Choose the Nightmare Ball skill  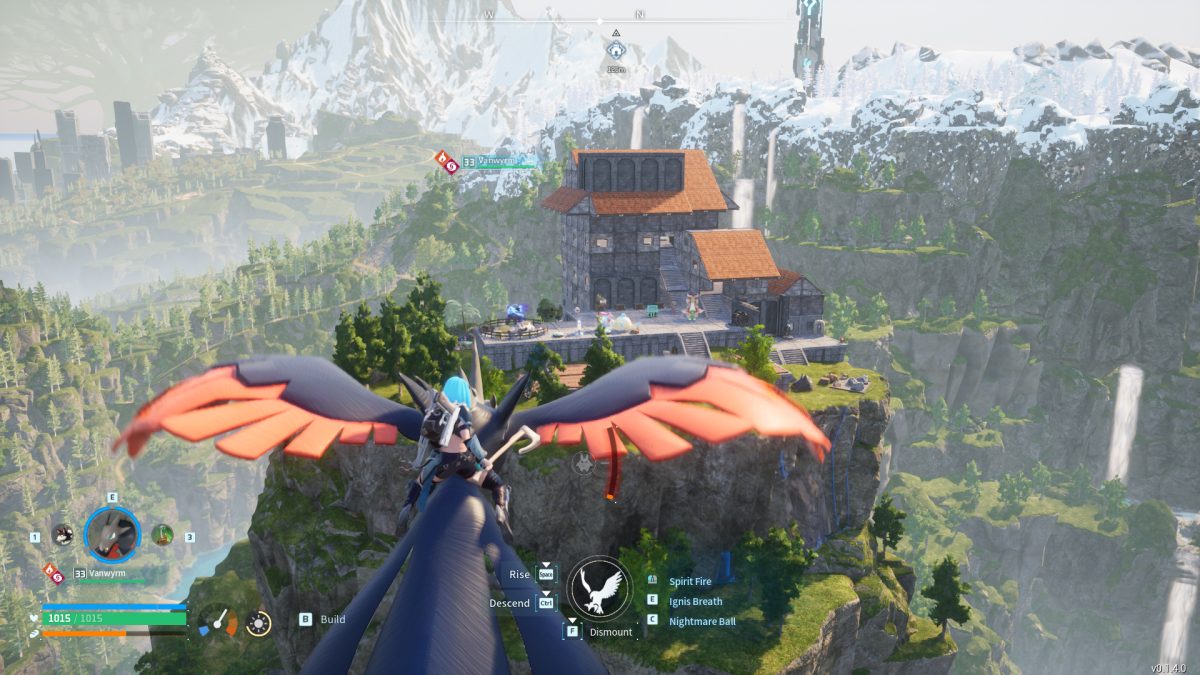coord(700,621)
